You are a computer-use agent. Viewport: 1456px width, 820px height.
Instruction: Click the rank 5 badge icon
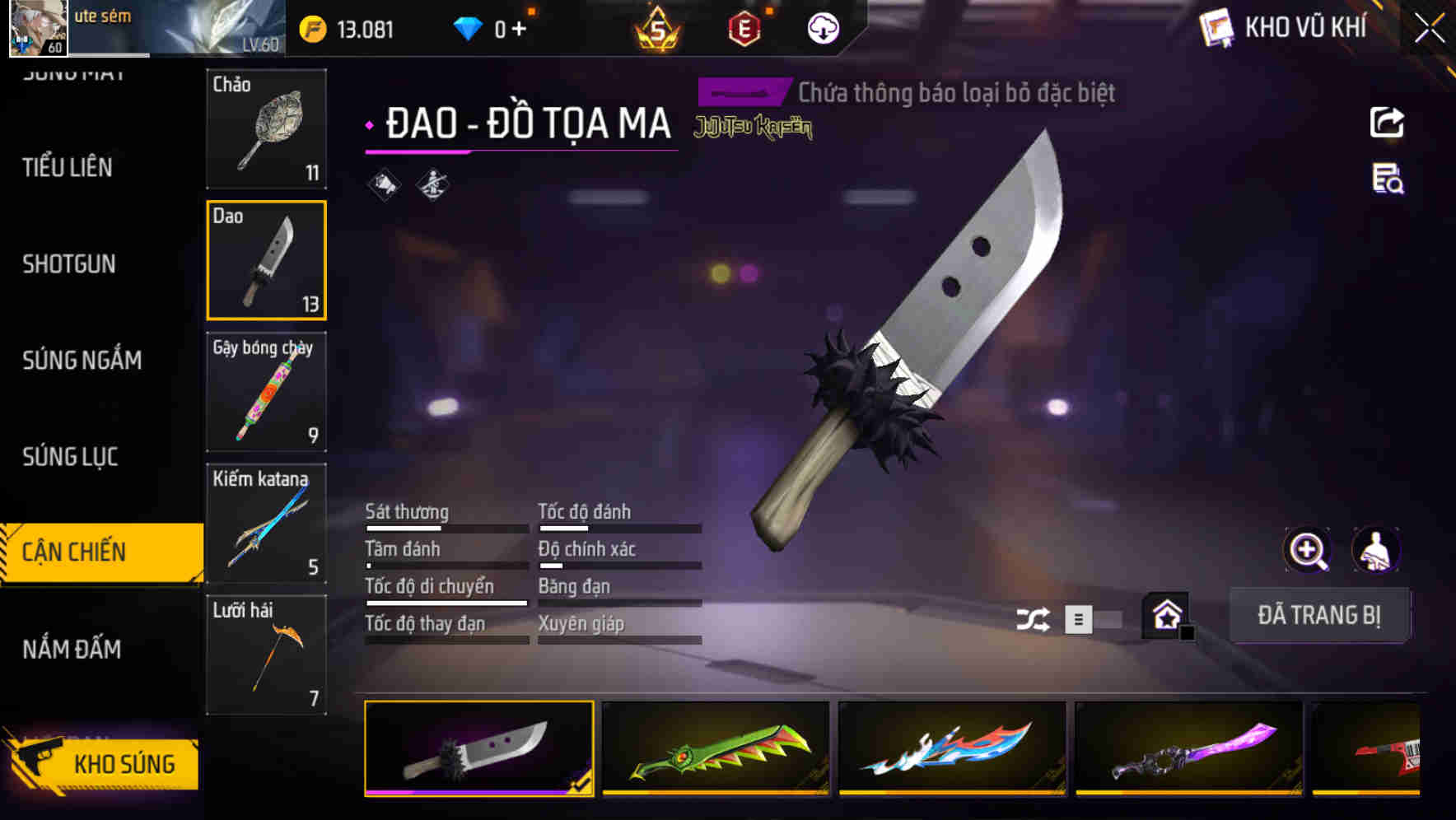[x=660, y=27]
